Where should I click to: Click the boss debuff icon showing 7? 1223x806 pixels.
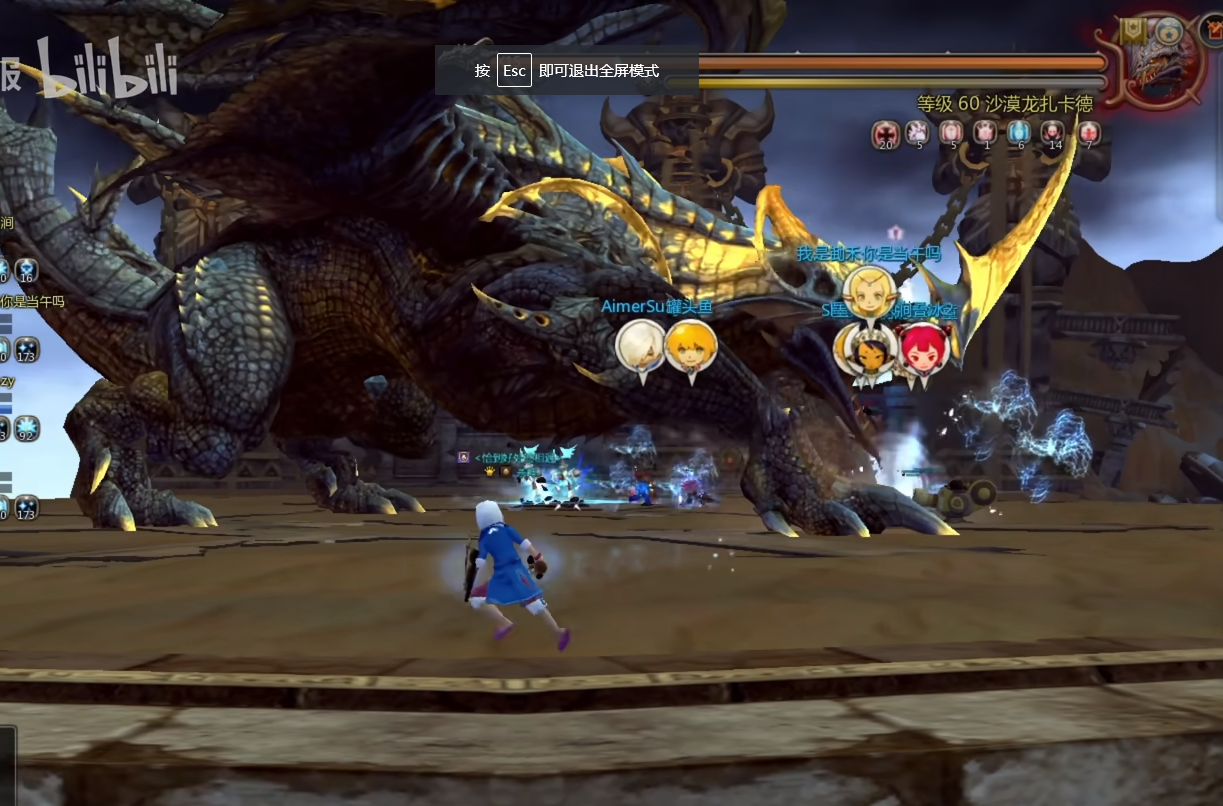tap(1088, 133)
